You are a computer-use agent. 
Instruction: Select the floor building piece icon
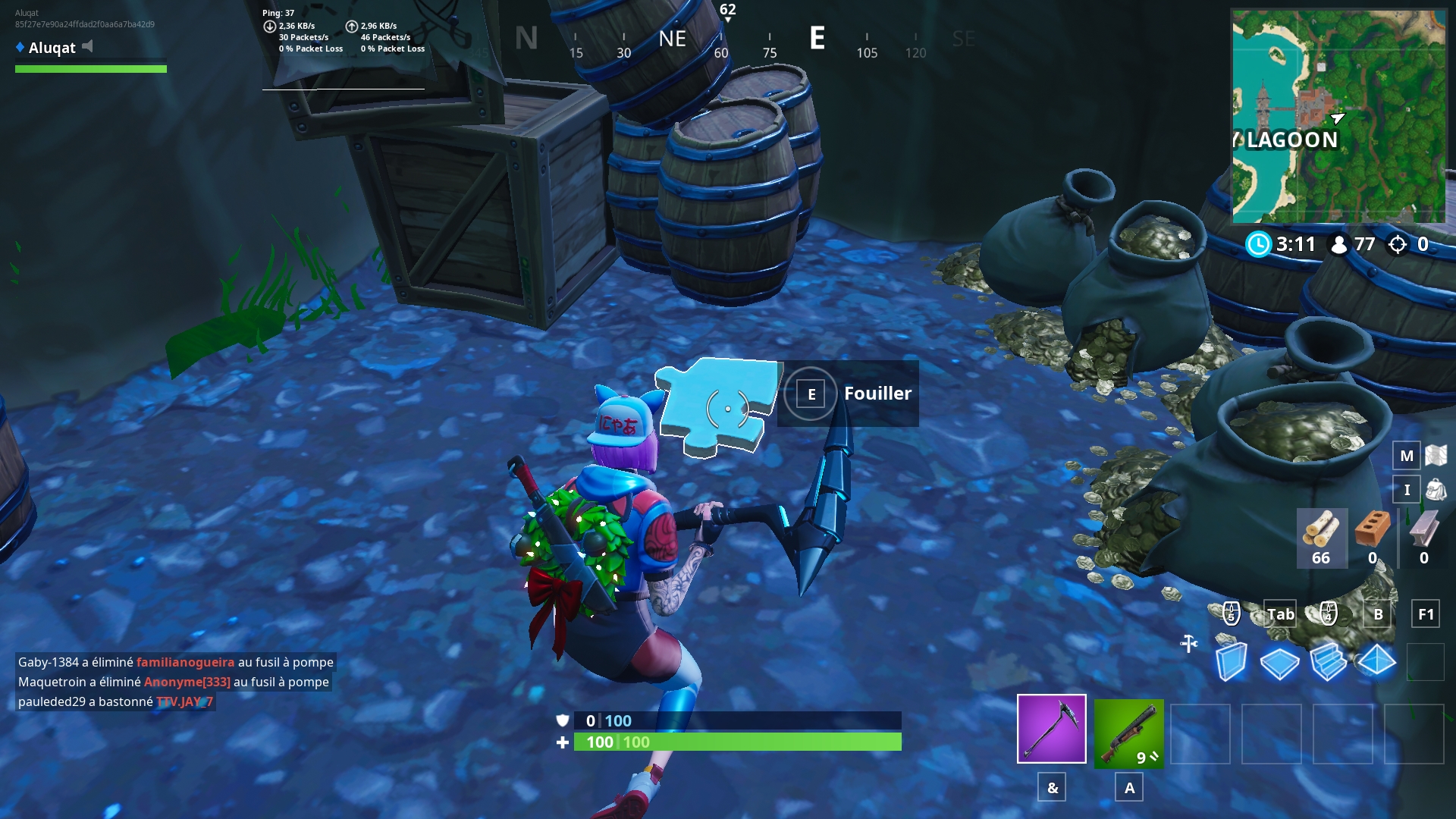1280,664
